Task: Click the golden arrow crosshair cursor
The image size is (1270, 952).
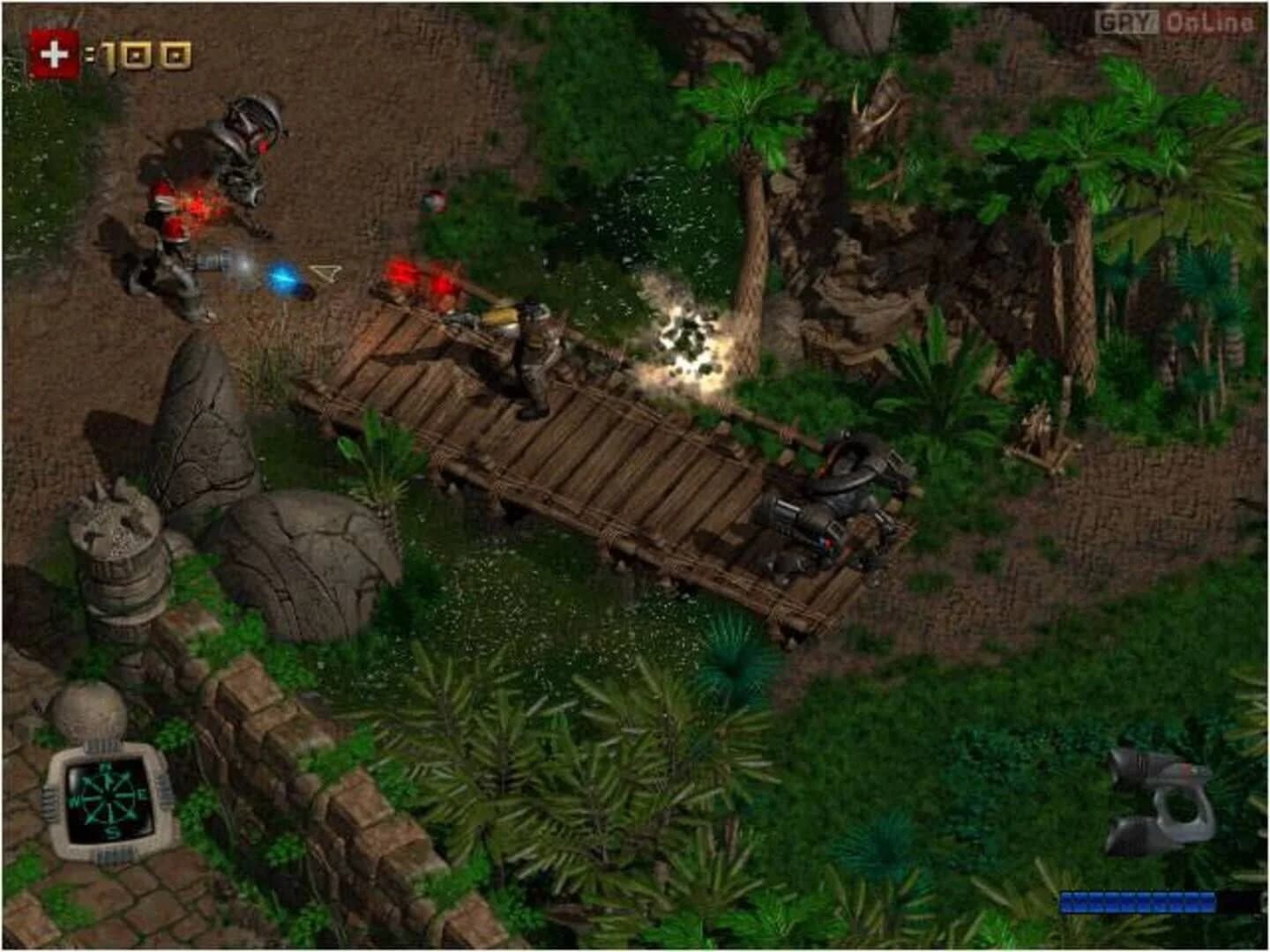Action: click(326, 273)
